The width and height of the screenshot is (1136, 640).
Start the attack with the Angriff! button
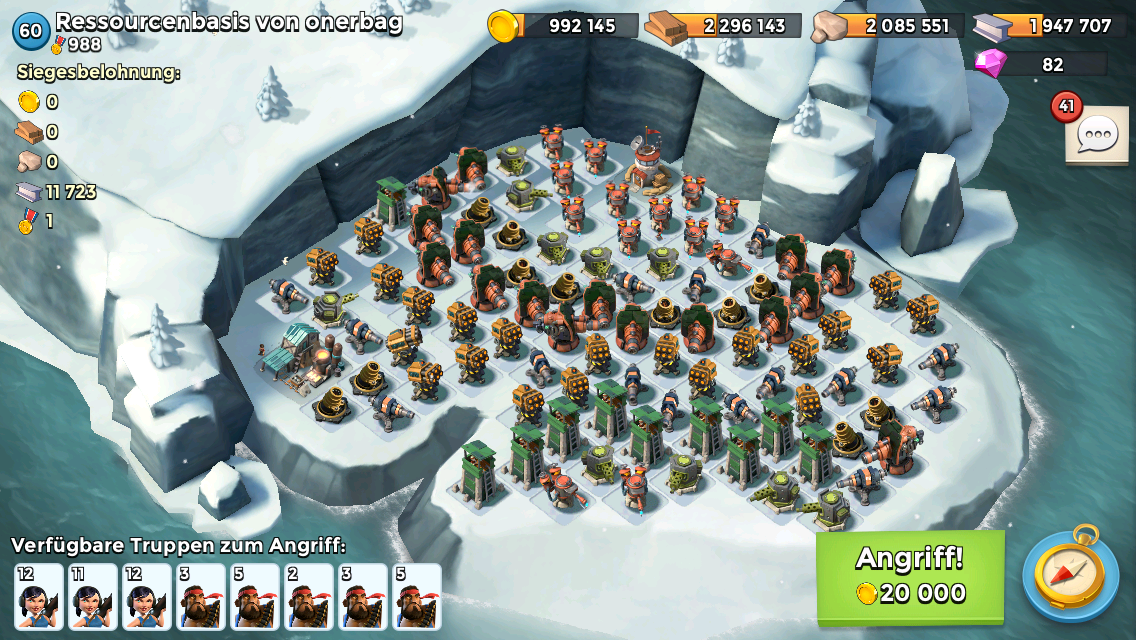point(910,577)
